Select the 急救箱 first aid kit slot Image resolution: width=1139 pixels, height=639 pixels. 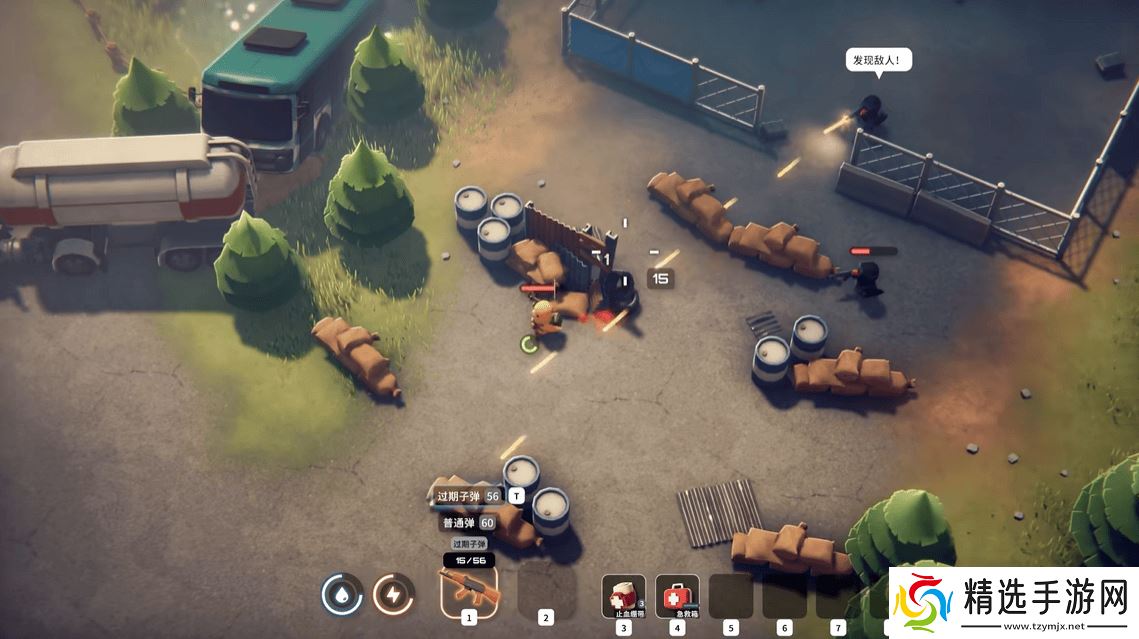[677, 595]
